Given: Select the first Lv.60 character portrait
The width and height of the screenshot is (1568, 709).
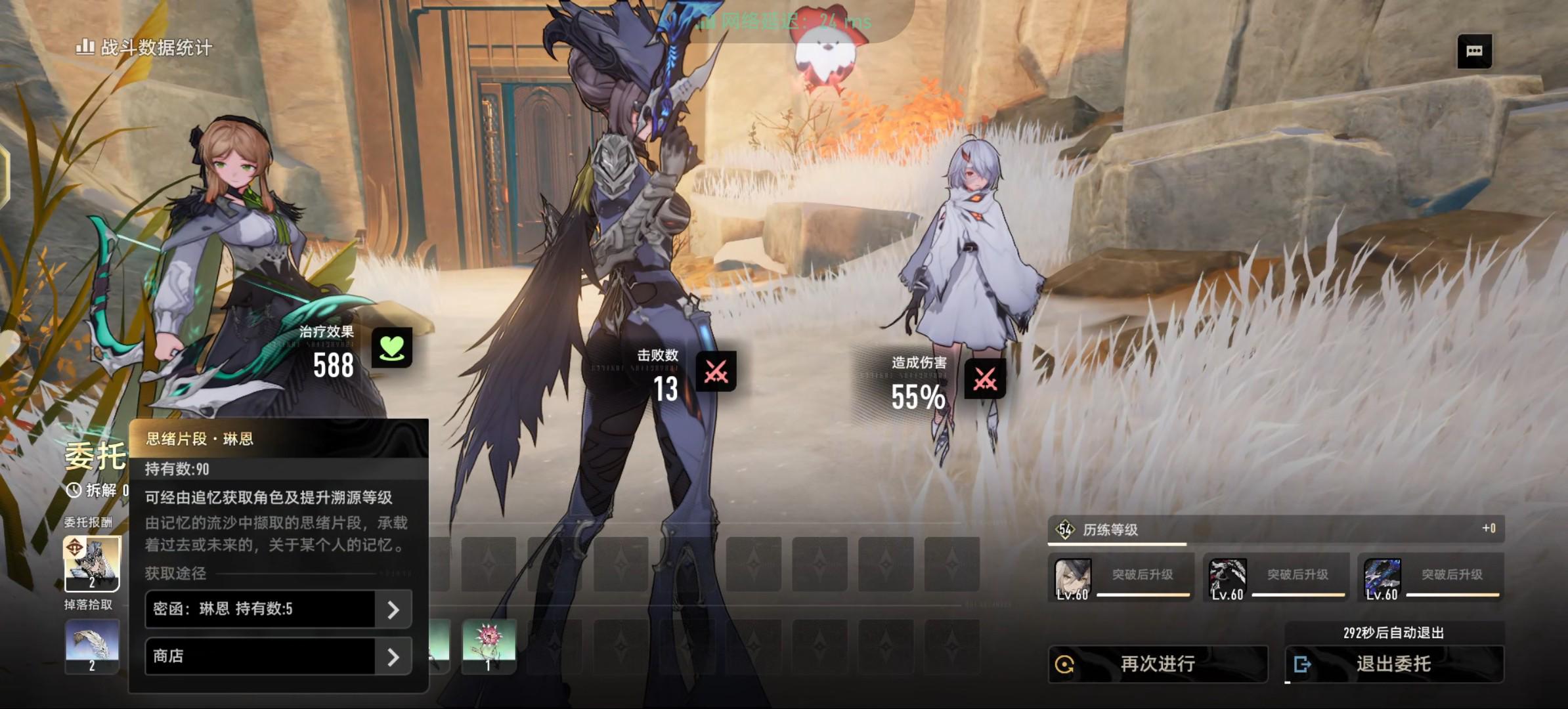Looking at the screenshot, I should (1073, 578).
